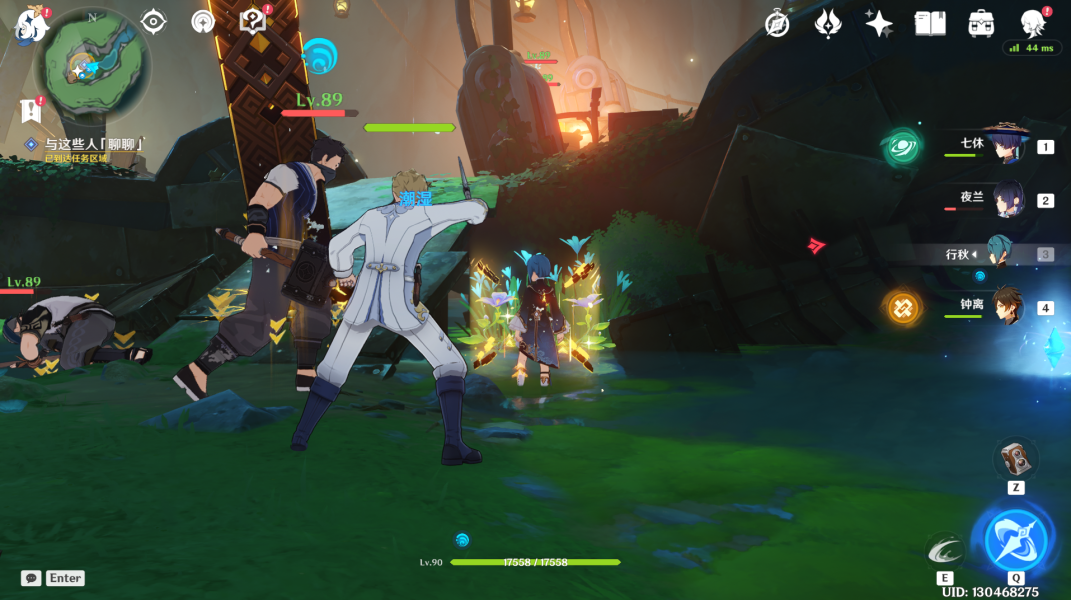Open the character profile head icon
1071x600 pixels.
(1032, 23)
